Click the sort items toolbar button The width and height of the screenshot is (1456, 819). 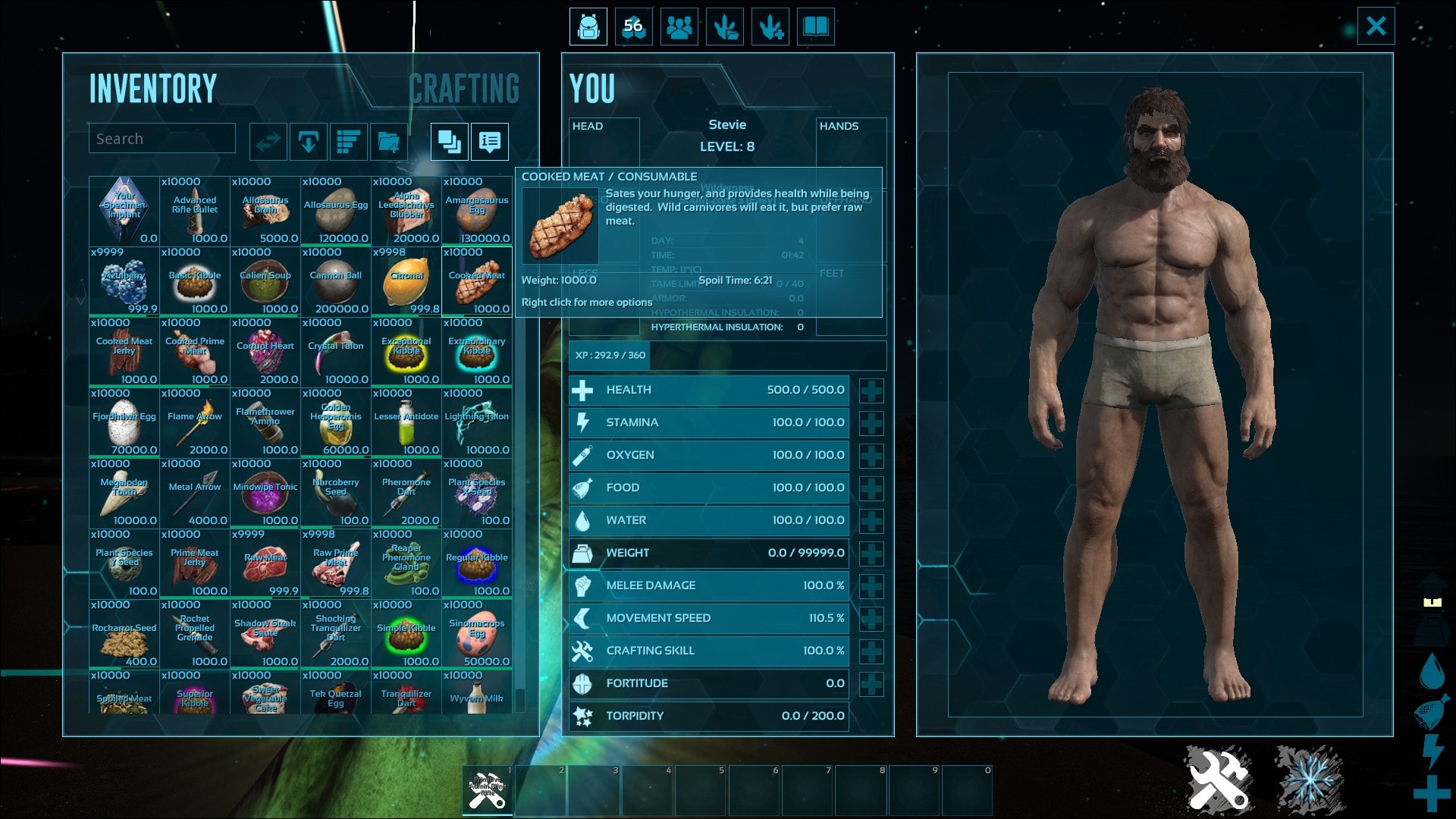tap(348, 142)
